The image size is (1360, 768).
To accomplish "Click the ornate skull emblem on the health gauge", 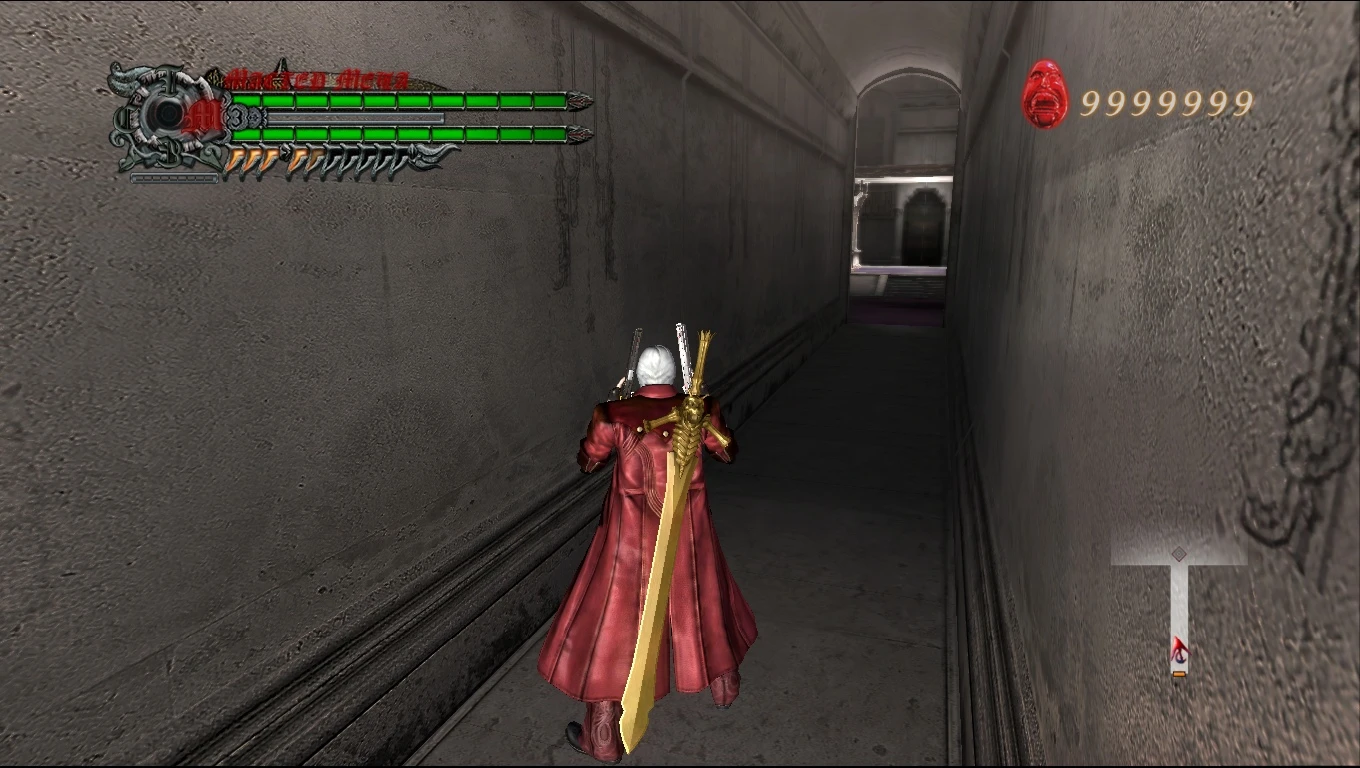I will coord(166,113).
